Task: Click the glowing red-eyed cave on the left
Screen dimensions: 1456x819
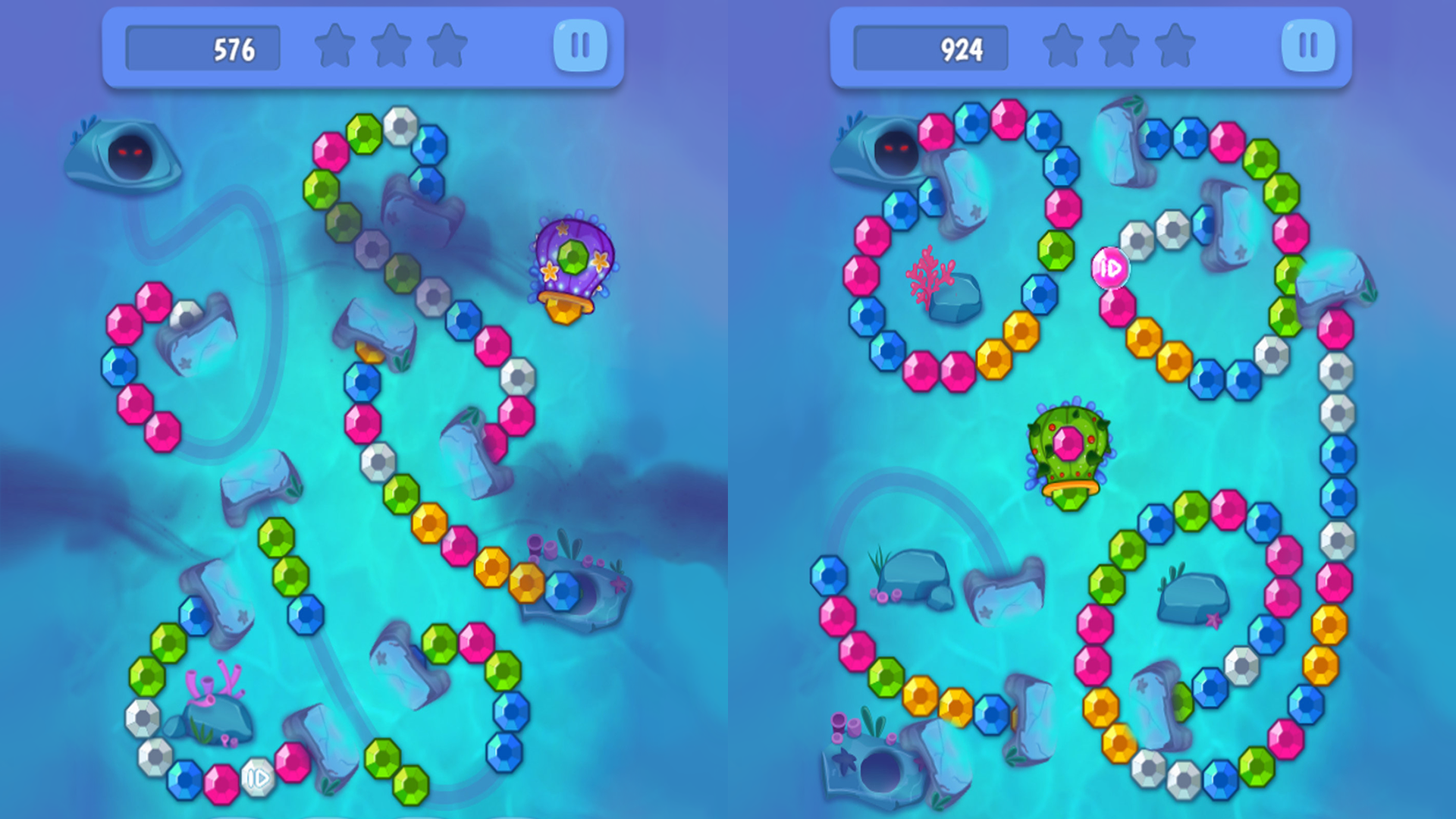Action: (x=129, y=152)
